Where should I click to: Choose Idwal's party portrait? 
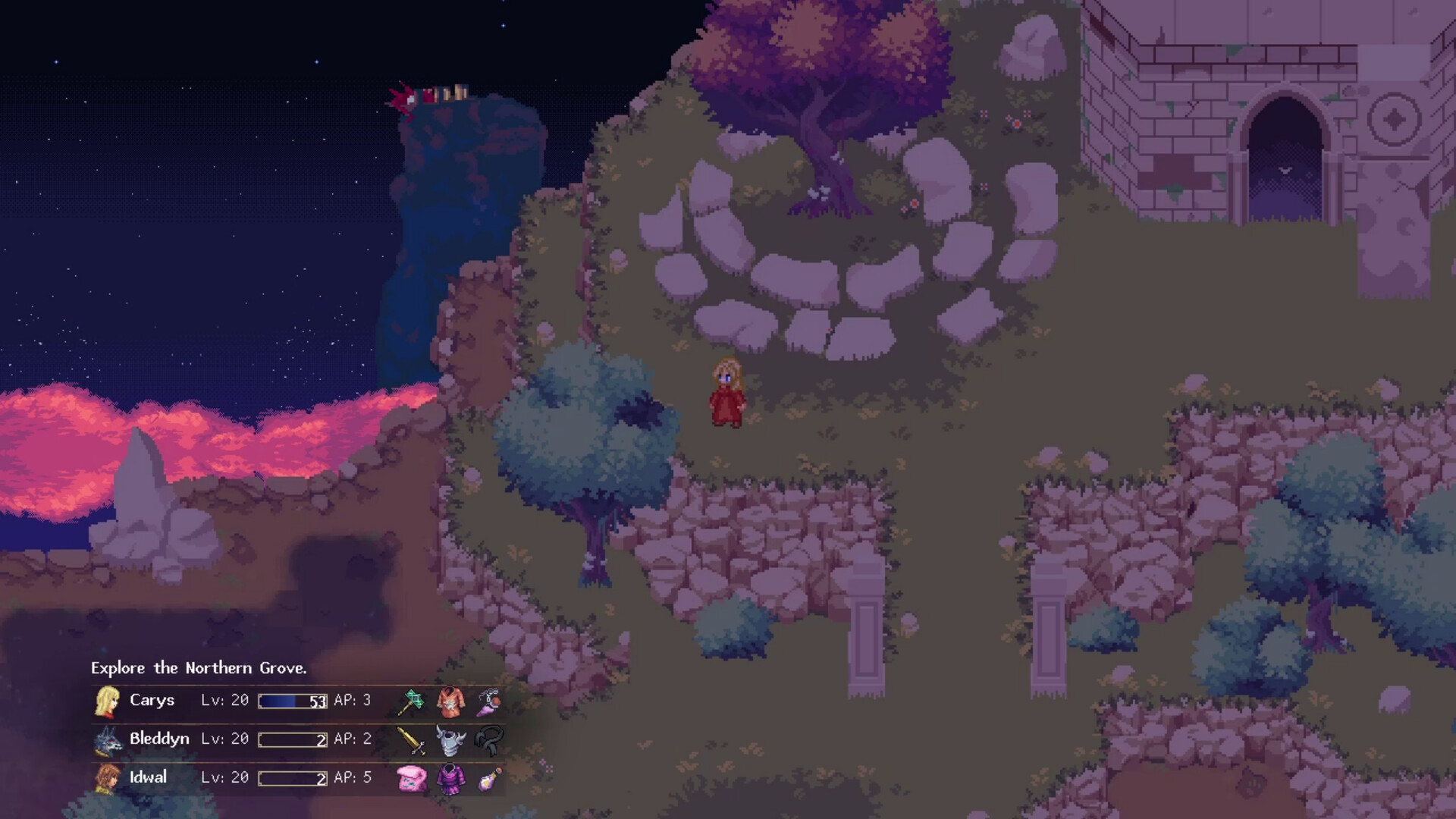(x=108, y=779)
